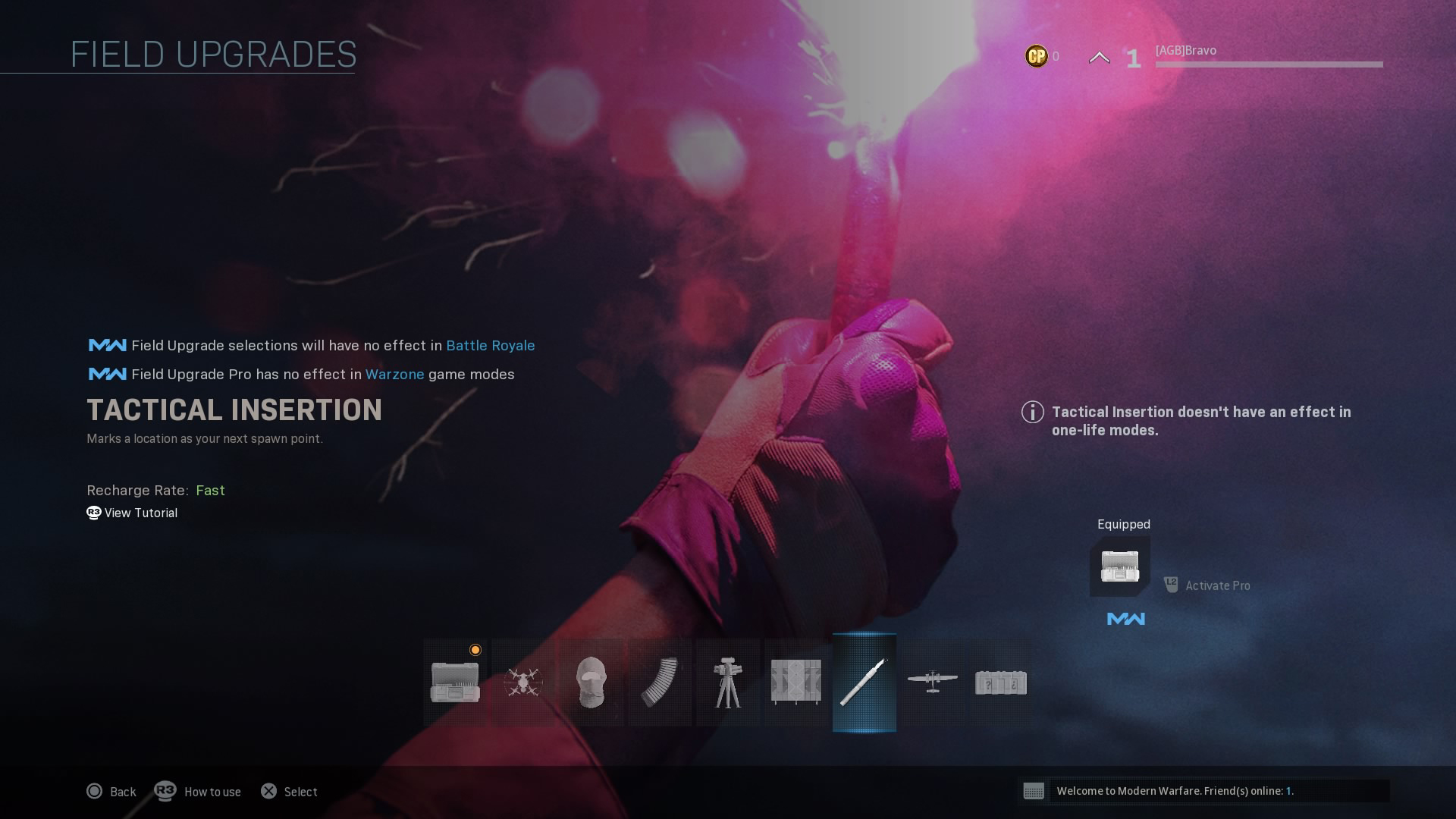Choose the Recon Drone field upgrade
This screenshot has height=819, width=1456.
tap(523, 682)
